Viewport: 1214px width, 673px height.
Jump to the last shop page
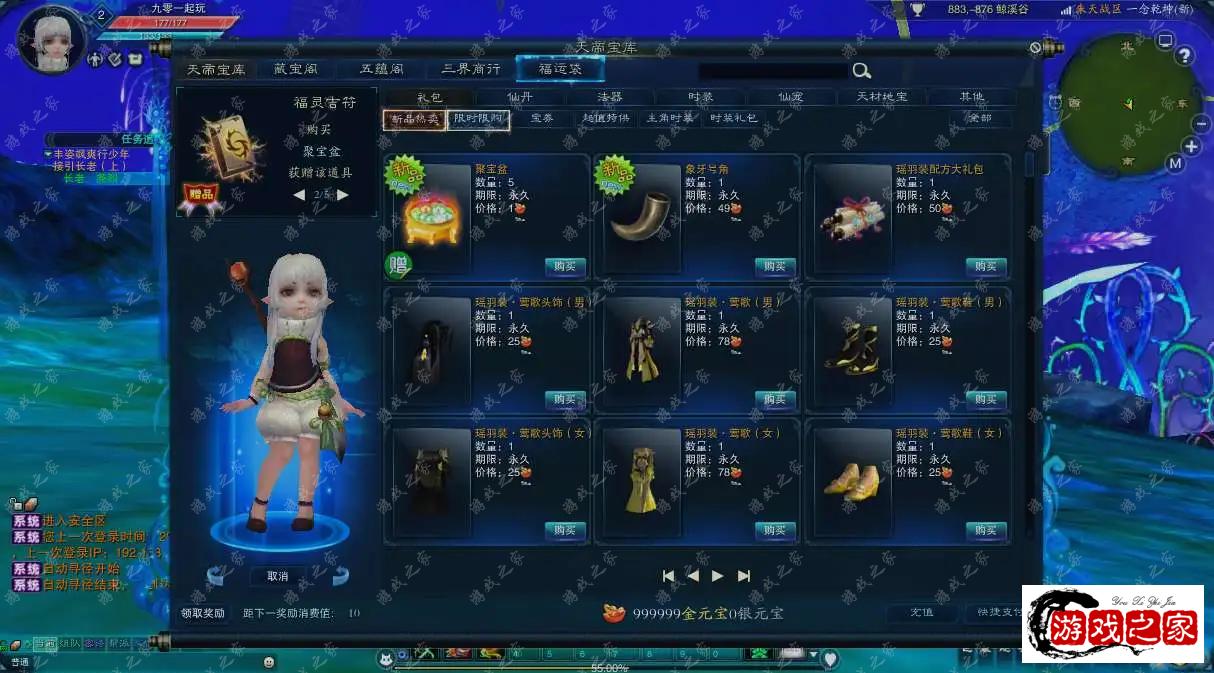point(743,576)
